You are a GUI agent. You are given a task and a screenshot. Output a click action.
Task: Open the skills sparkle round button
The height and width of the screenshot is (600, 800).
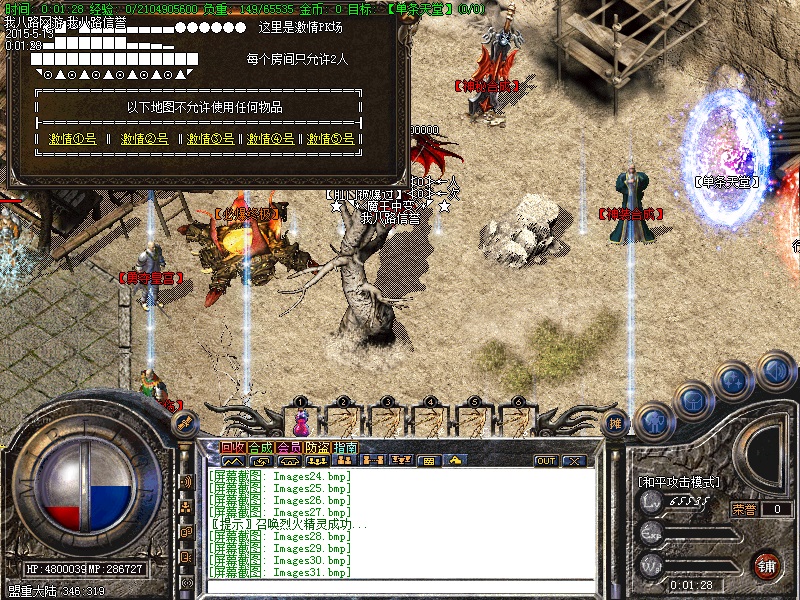(x=733, y=380)
